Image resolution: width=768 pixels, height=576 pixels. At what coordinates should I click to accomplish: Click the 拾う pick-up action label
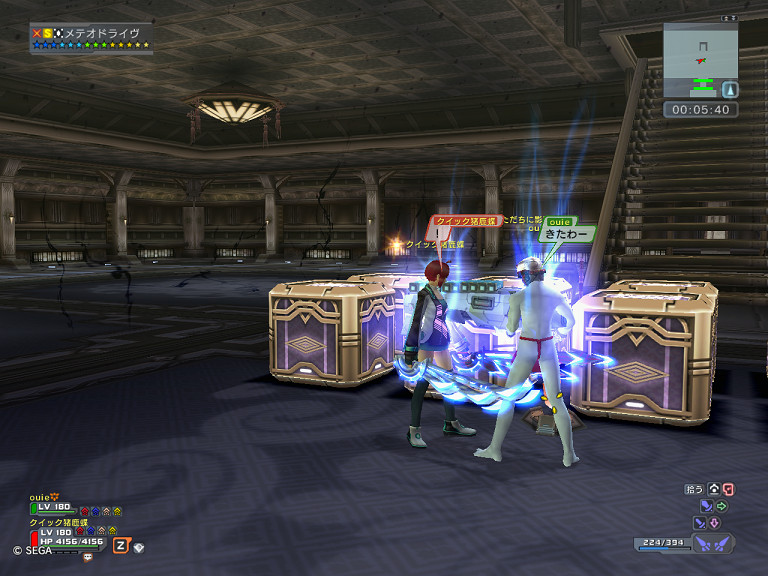694,489
